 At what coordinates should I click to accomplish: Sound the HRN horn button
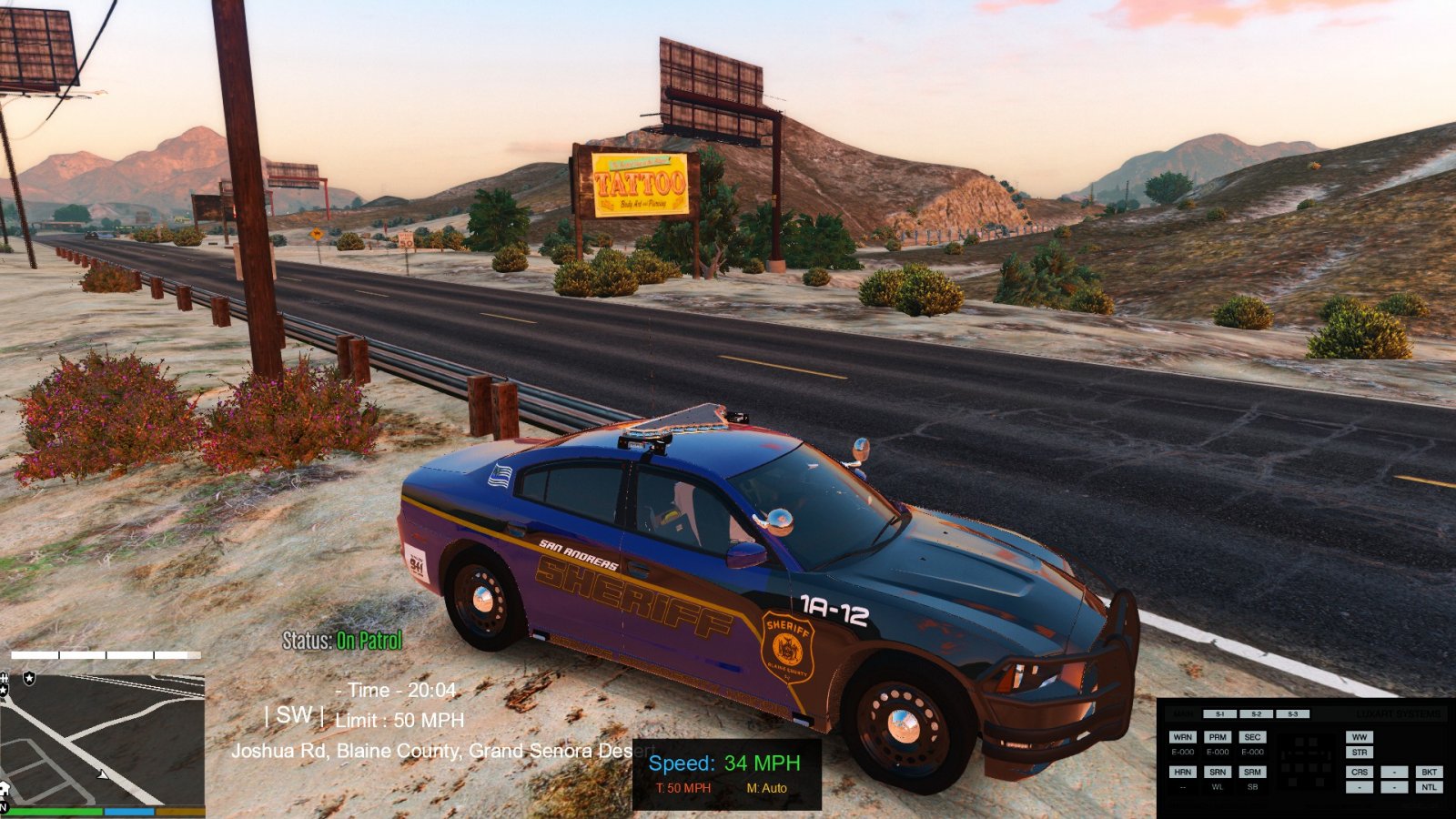(x=1182, y=772)
